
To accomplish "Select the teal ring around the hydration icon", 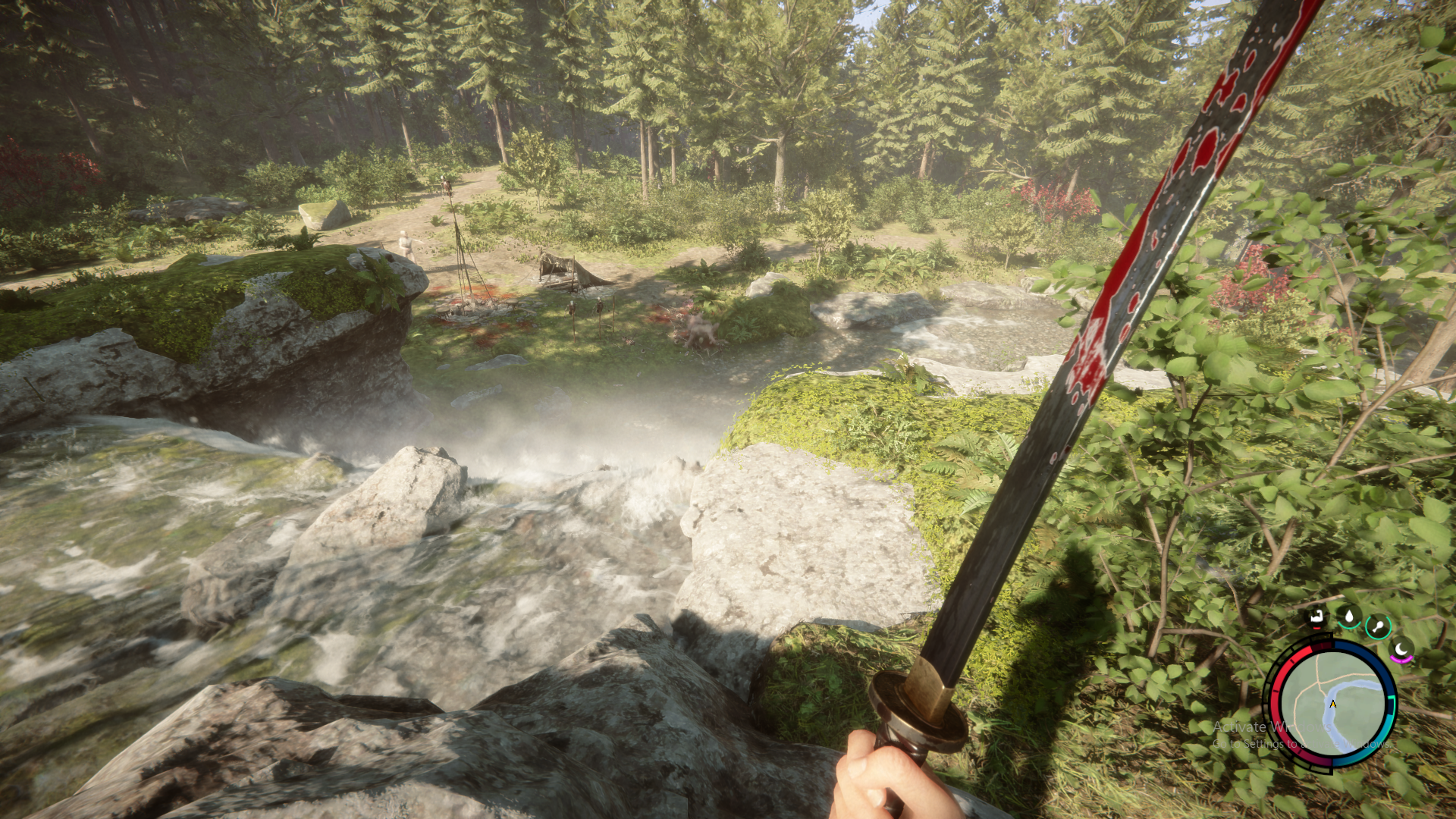I will click(x=1350, y=627).
